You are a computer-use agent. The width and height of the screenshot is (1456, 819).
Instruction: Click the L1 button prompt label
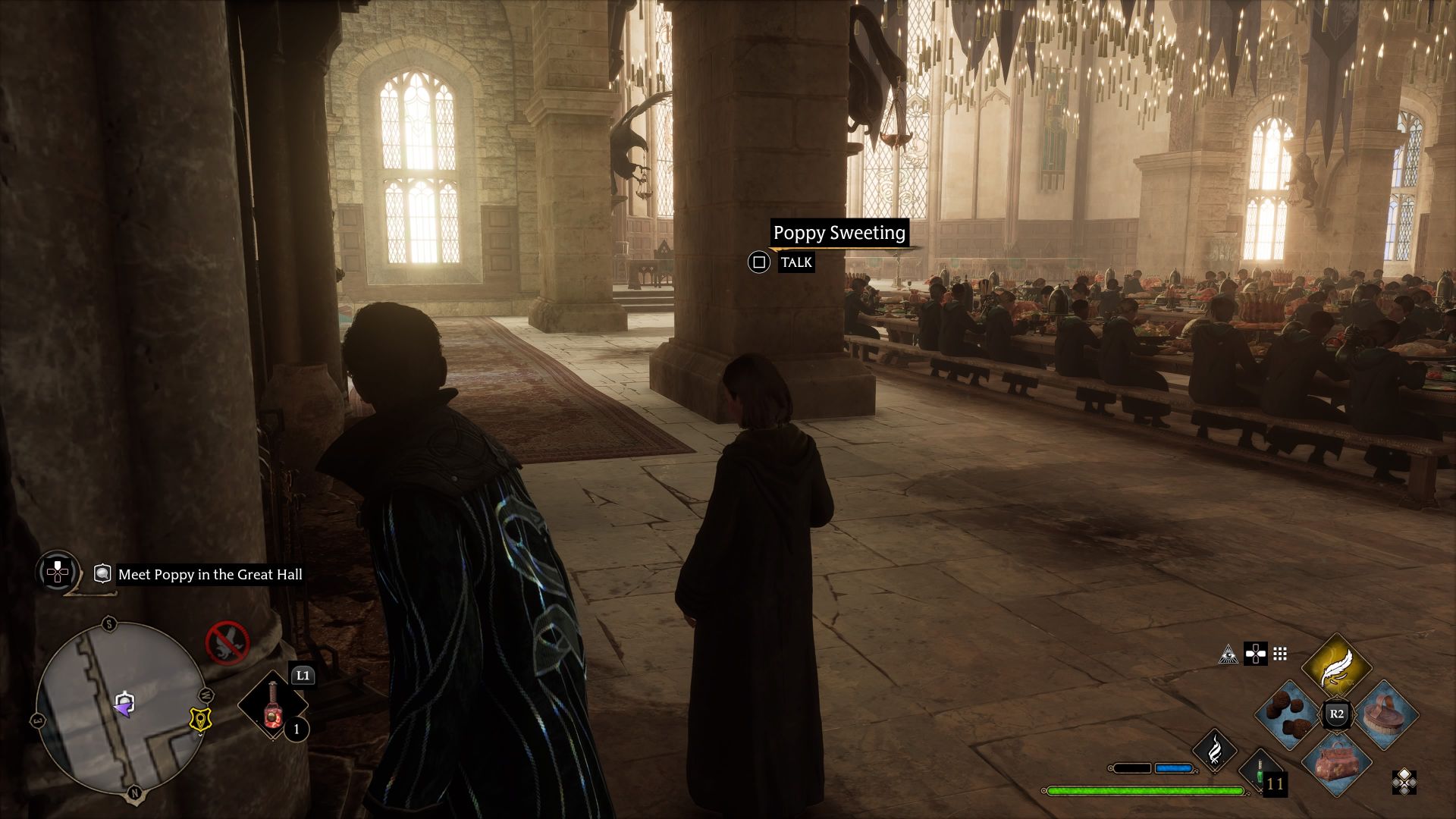pos(303,675)
